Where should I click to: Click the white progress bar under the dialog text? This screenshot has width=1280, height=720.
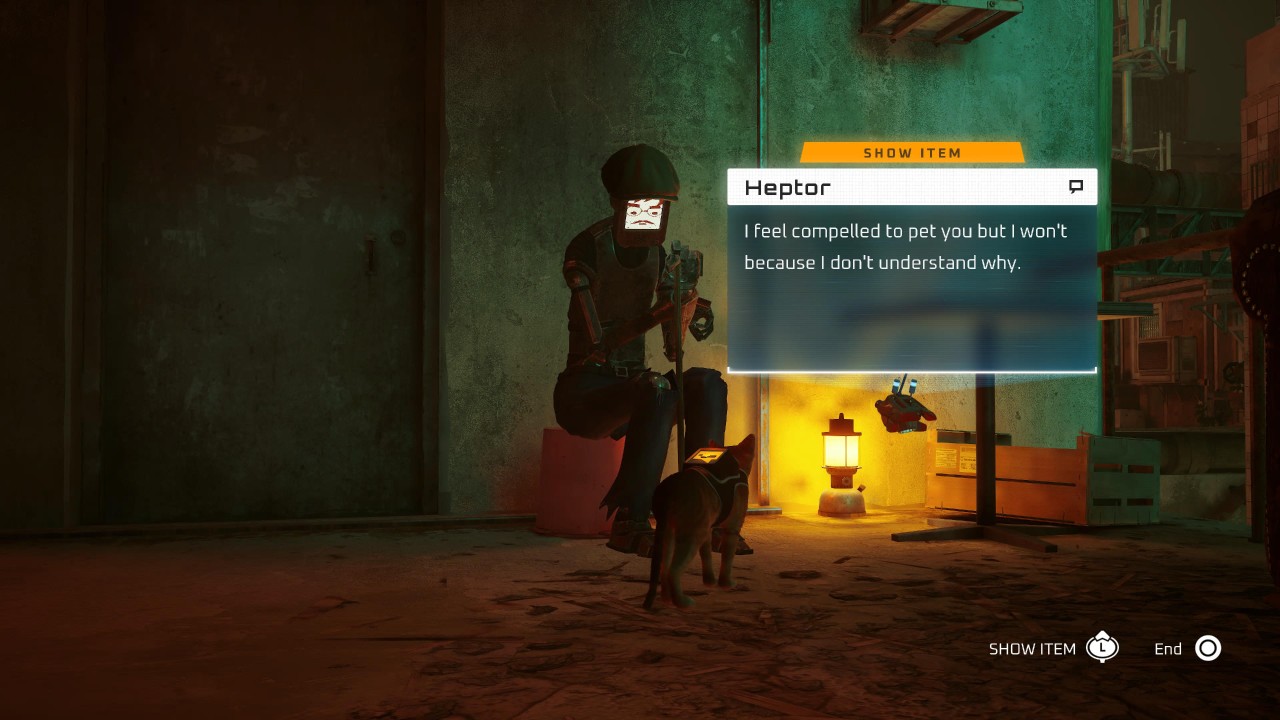pos(912,368)
